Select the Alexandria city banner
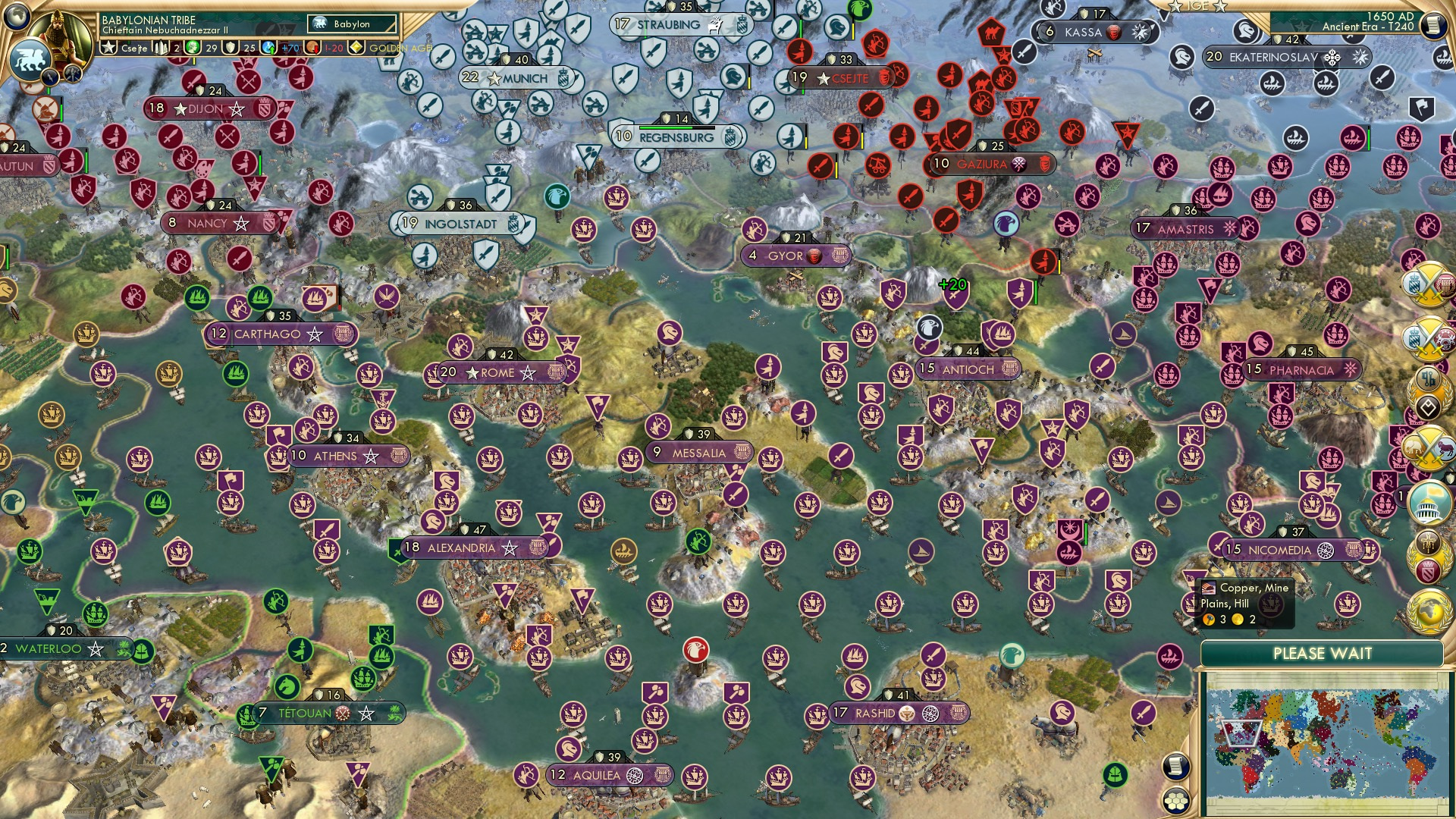 460,548
